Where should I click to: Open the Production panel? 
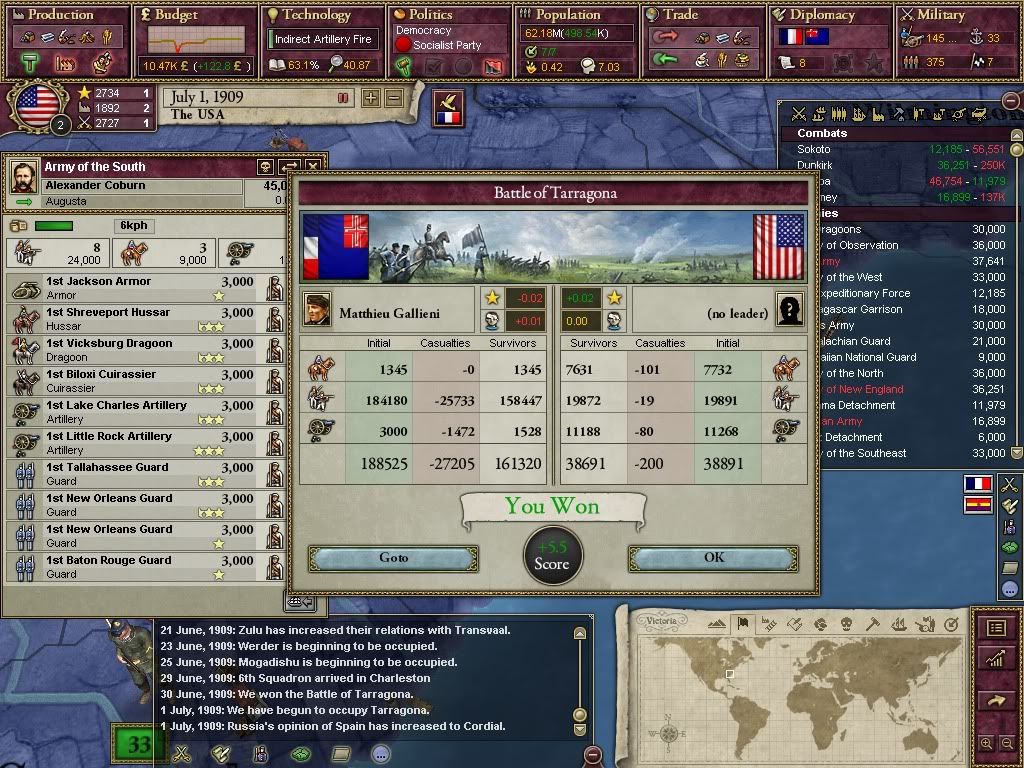click(x=62, y=15)
